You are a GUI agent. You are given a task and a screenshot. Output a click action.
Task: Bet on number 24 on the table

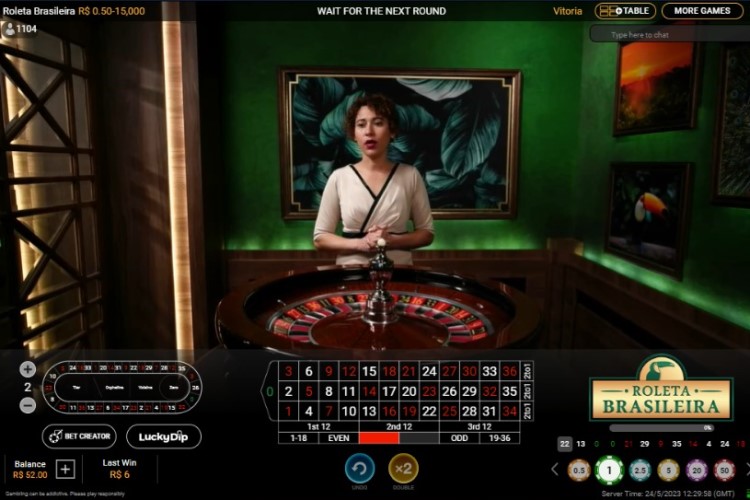tap(429, 371)
